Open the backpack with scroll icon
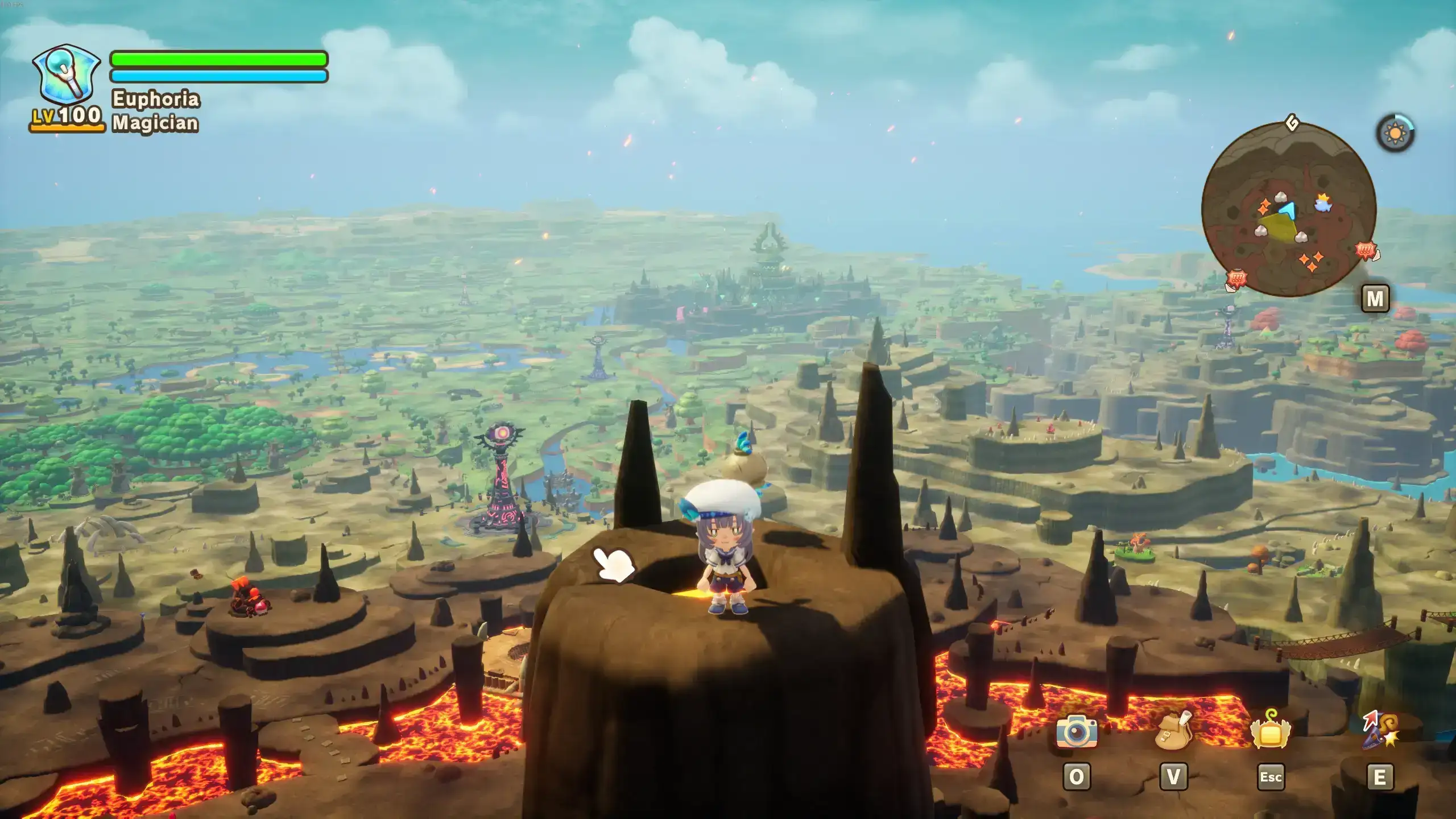The height and width of the screenshot is (819, 1456). coord(1173,730)
